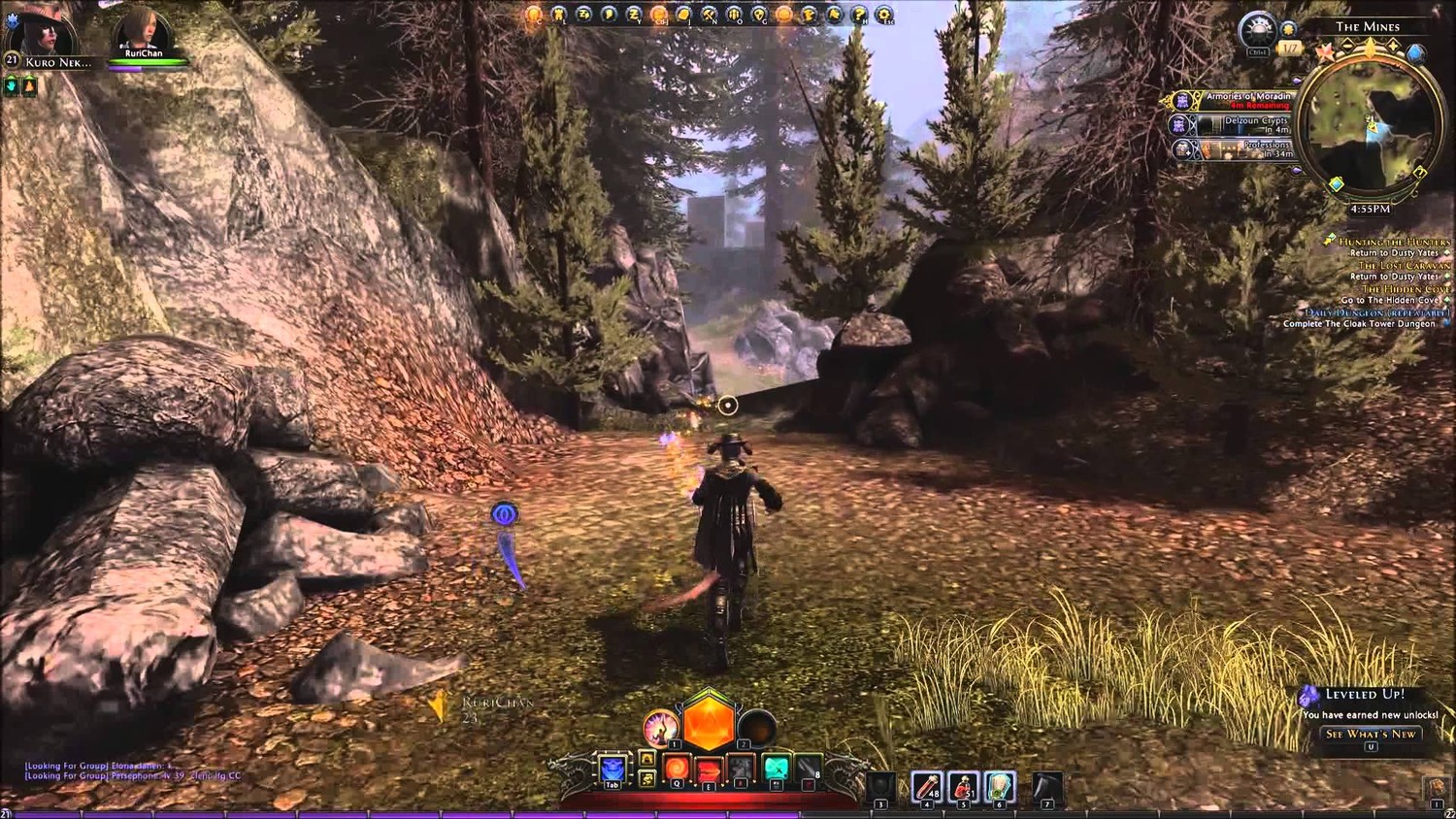Select The Lost Caravan quest title
Image resolution: width=1456 pixels, height=819 pixels.
tap(1404, 265)
